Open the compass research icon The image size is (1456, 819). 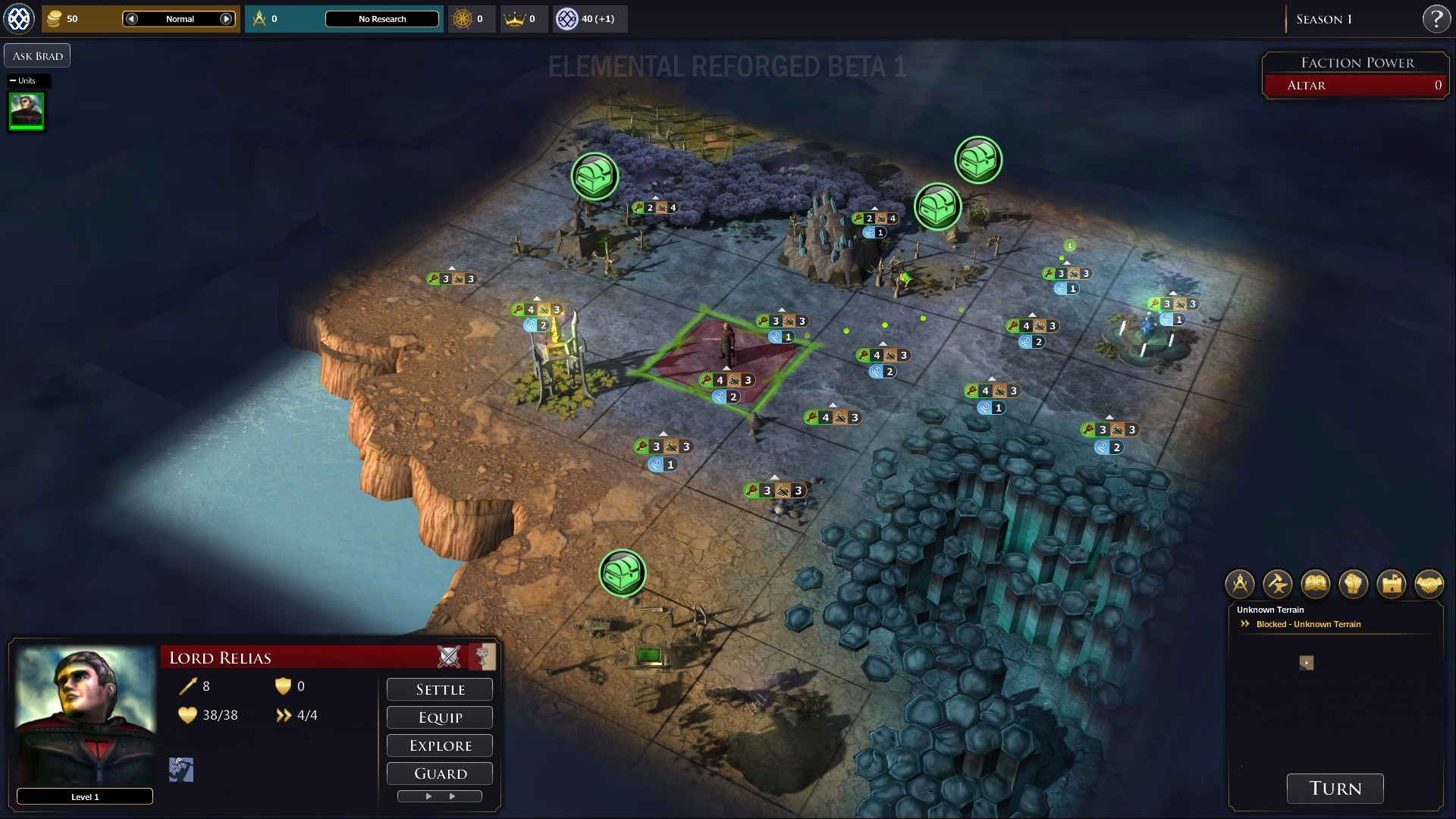(x=1240, y=584)
